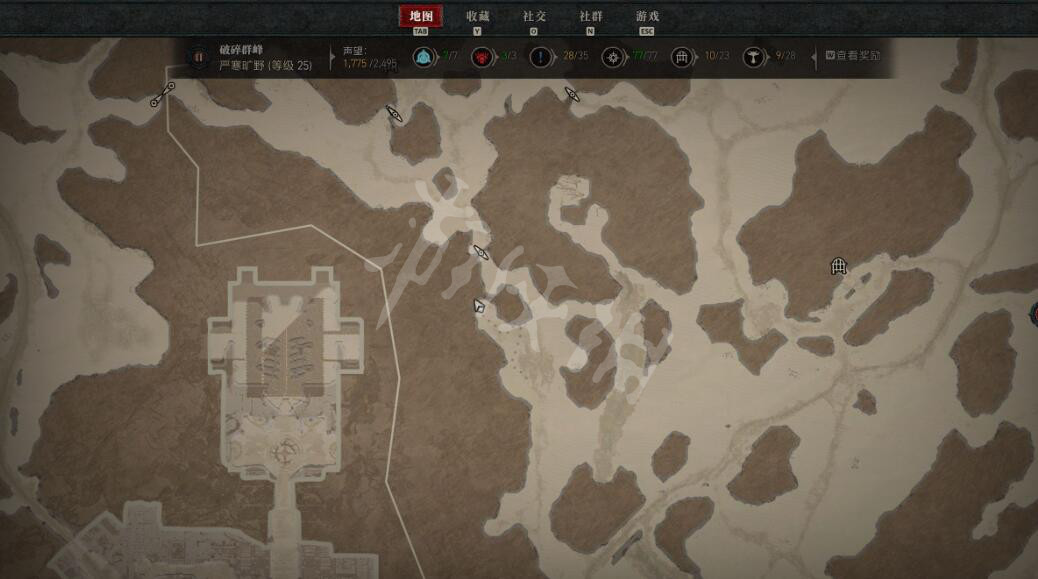Select the exclamation mark side quest icon

click(x=541, y=57)
